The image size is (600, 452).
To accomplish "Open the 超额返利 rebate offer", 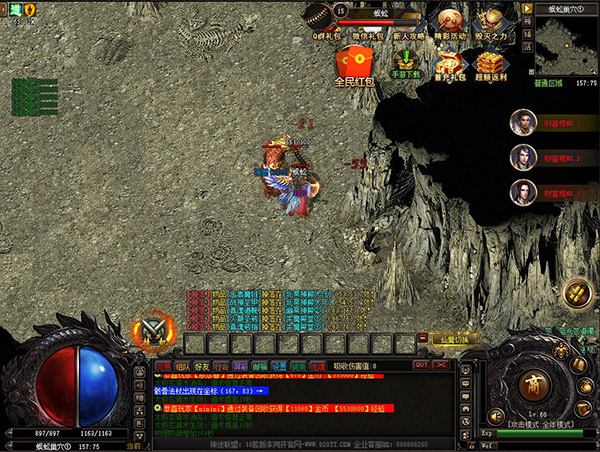I will pos(491,62).
